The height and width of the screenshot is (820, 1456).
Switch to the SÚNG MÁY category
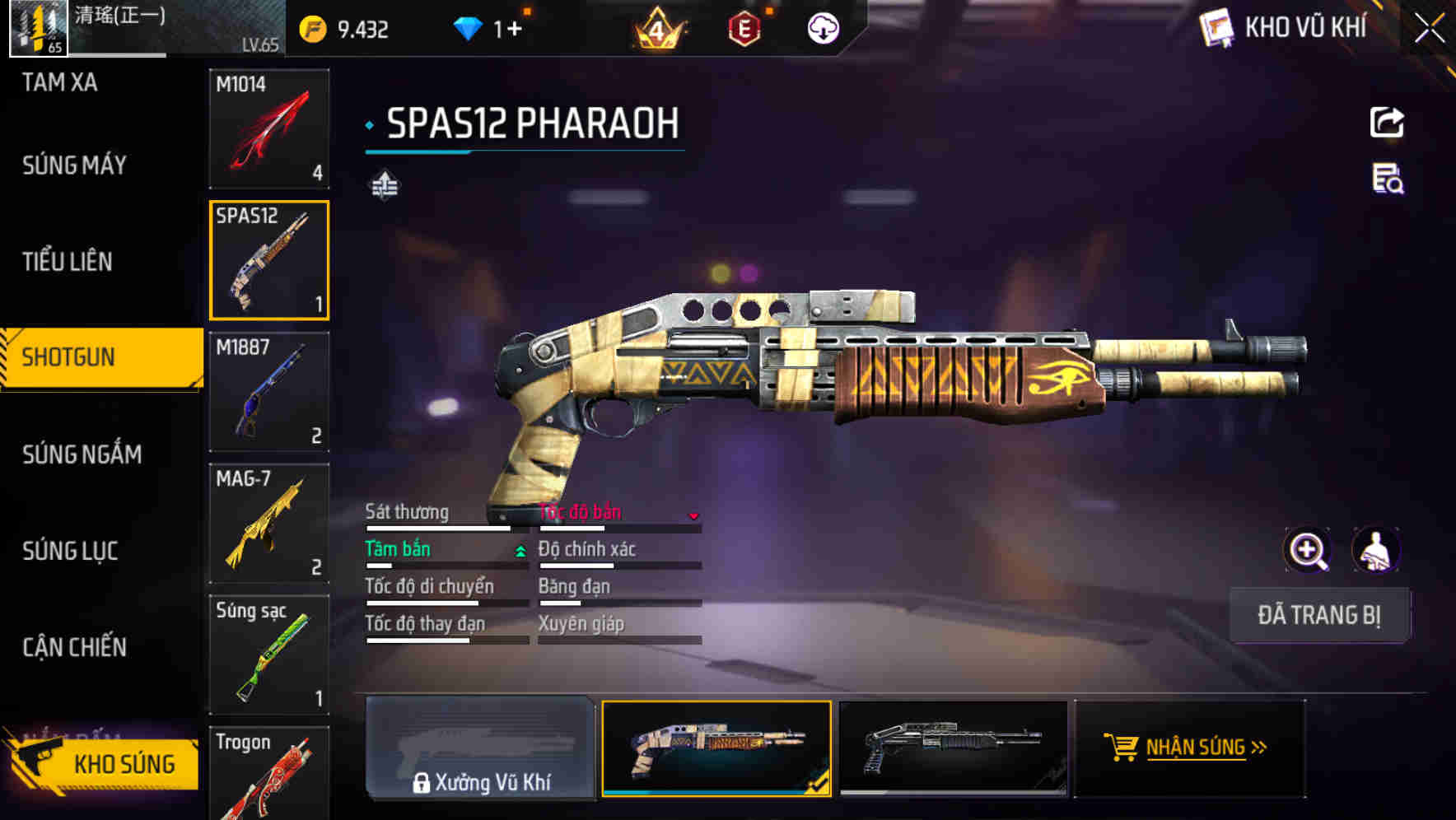click(x=74, y=165)
